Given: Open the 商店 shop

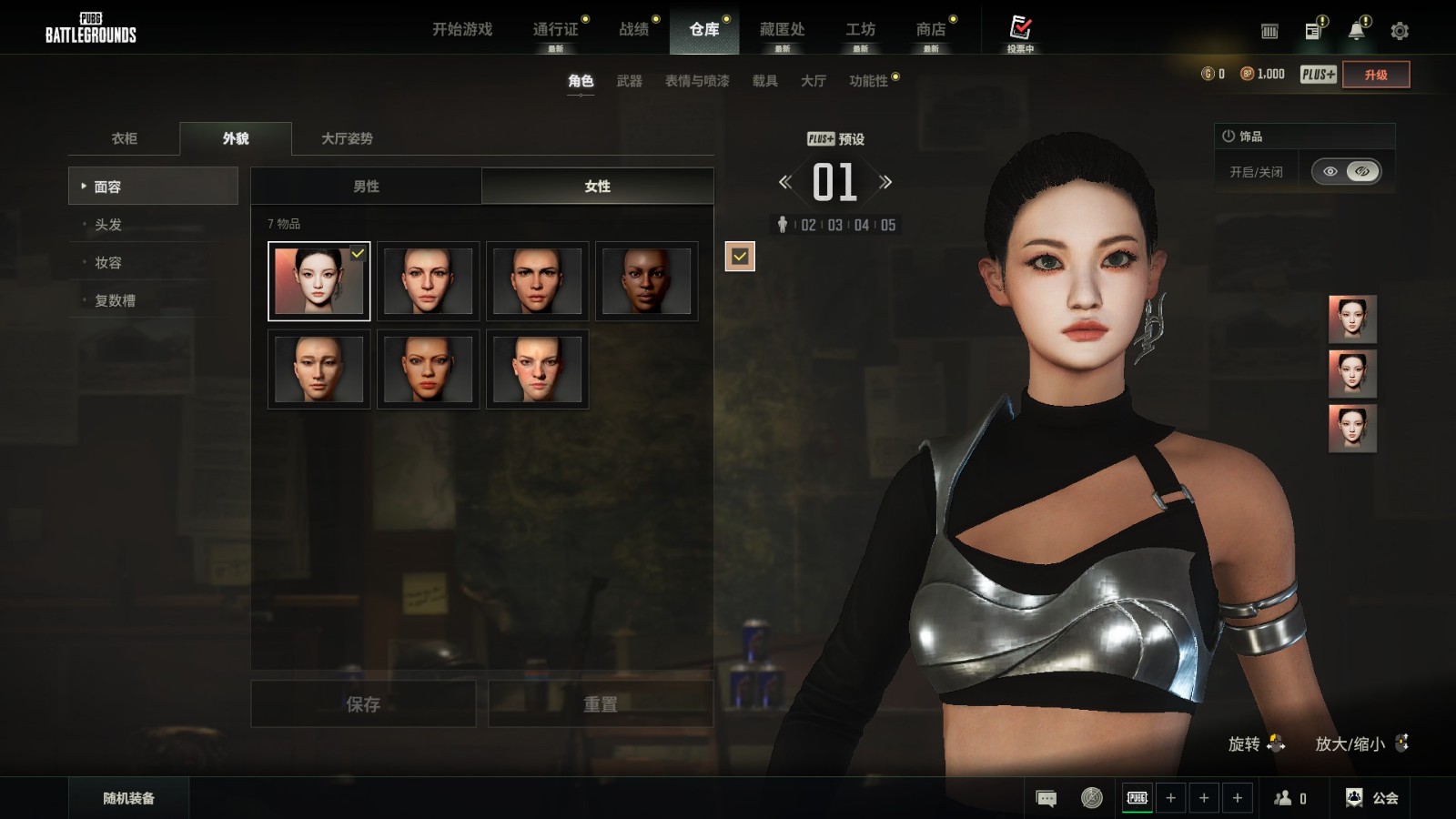Looking at the screenshot, I should click(x=930, y=29).
